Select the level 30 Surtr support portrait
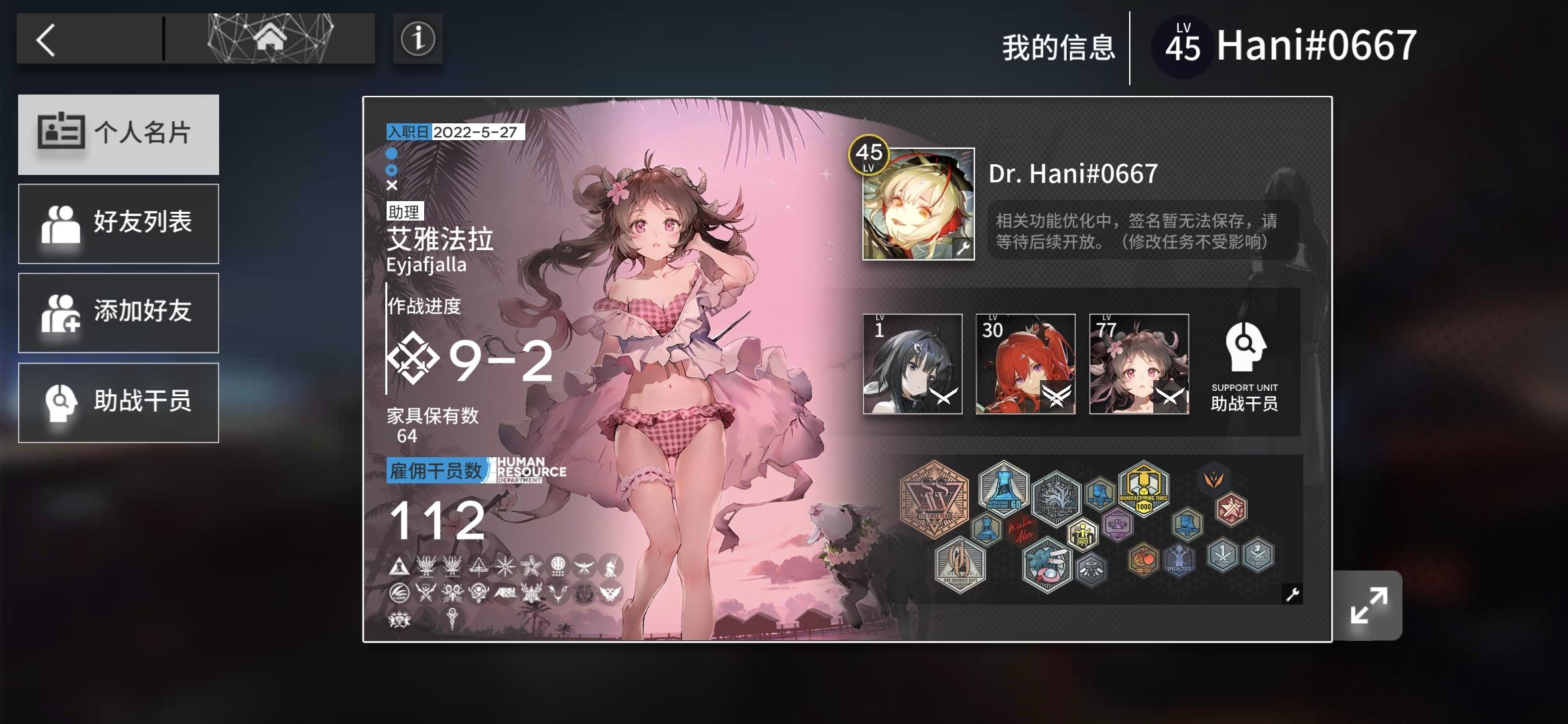Viewport: 1568px width, 724px height. [x=1025, y=365]
